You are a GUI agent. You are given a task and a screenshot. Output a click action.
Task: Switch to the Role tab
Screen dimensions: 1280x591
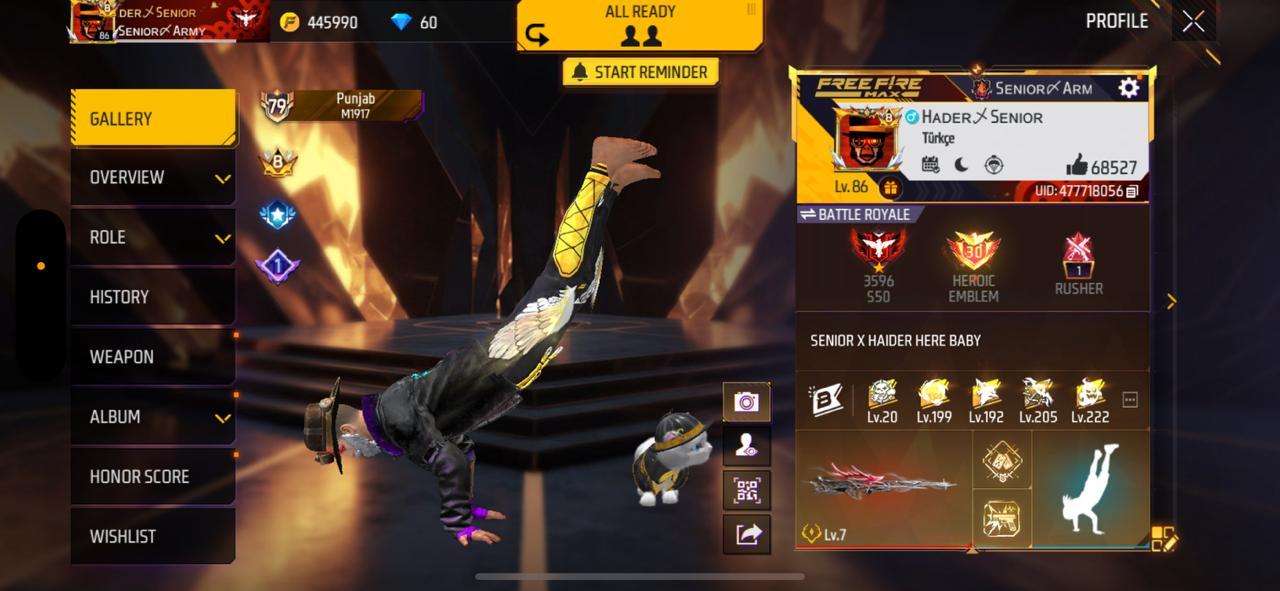(x=153, y=238)
